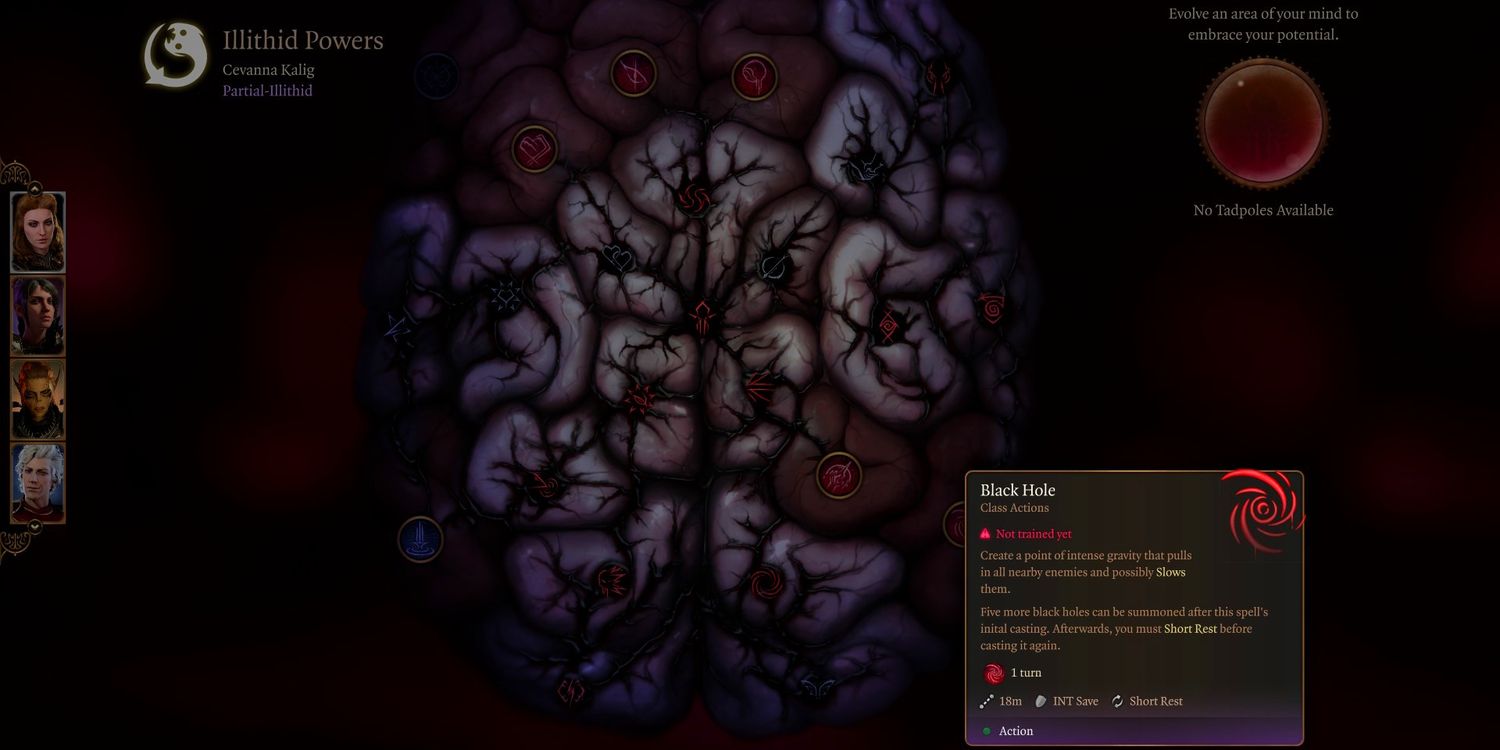The width and height of the screenshot is (1500, 750).
Task: Choose the red pinwheel power on the brain
Action: [697, 195]
